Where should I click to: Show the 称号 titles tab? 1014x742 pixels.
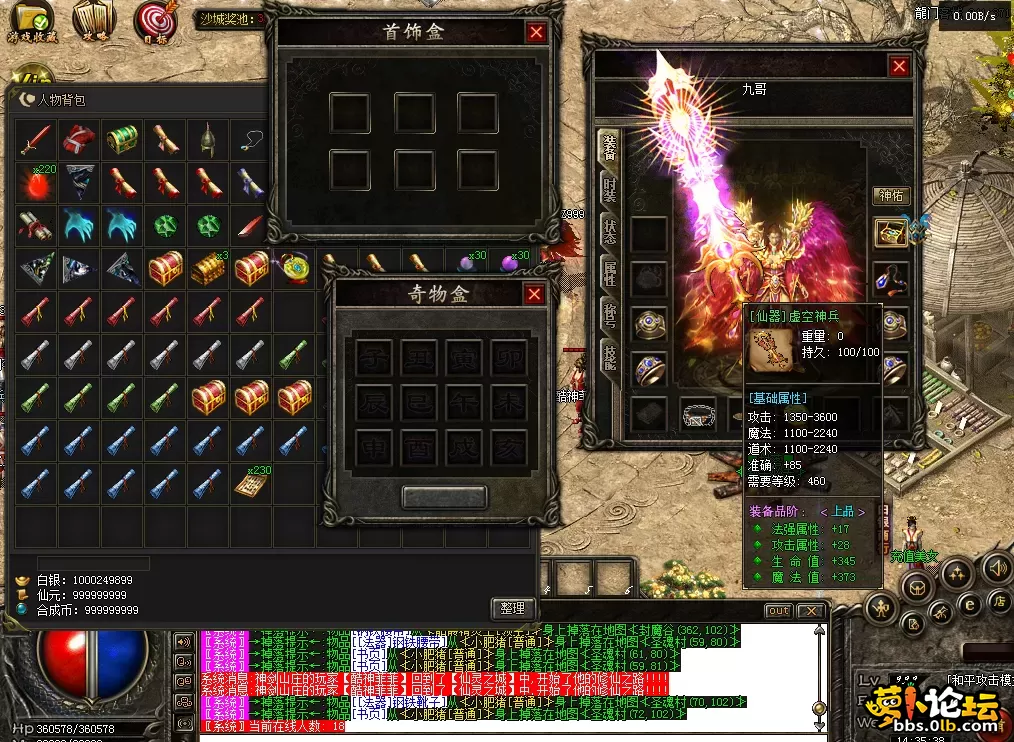(608, 315)
